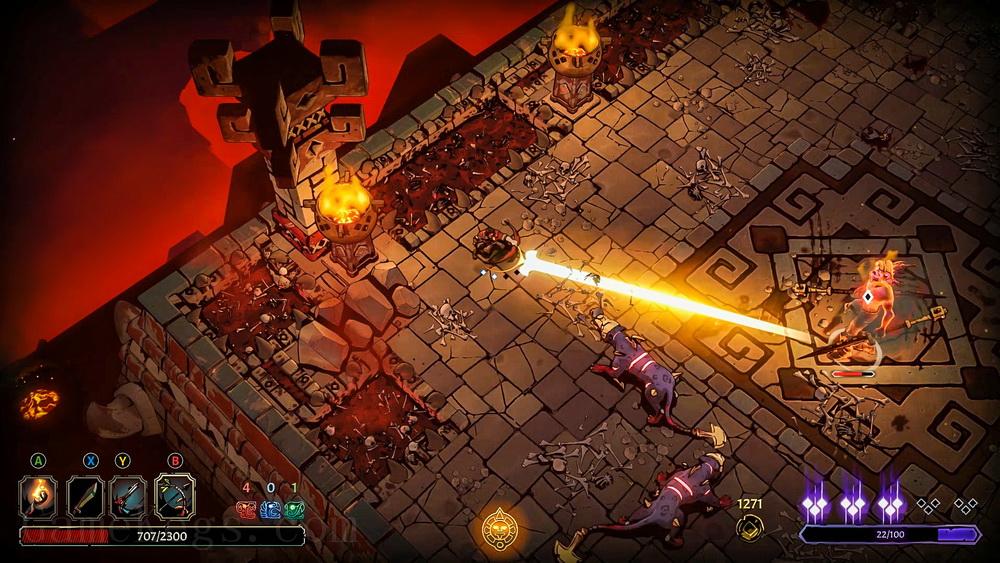
Task: Click the golden sun mask icon
Action: [500, 527]
